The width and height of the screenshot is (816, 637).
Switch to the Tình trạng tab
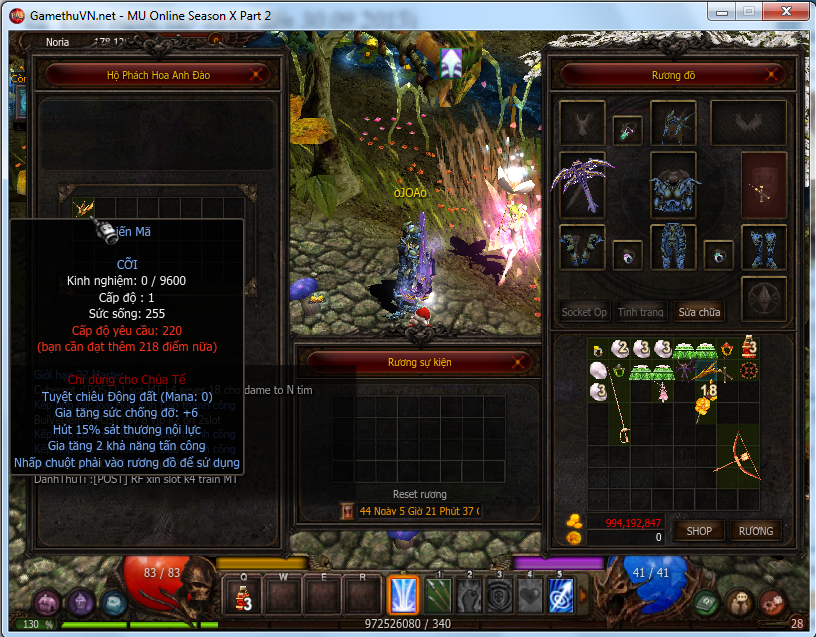pos(640,312)
